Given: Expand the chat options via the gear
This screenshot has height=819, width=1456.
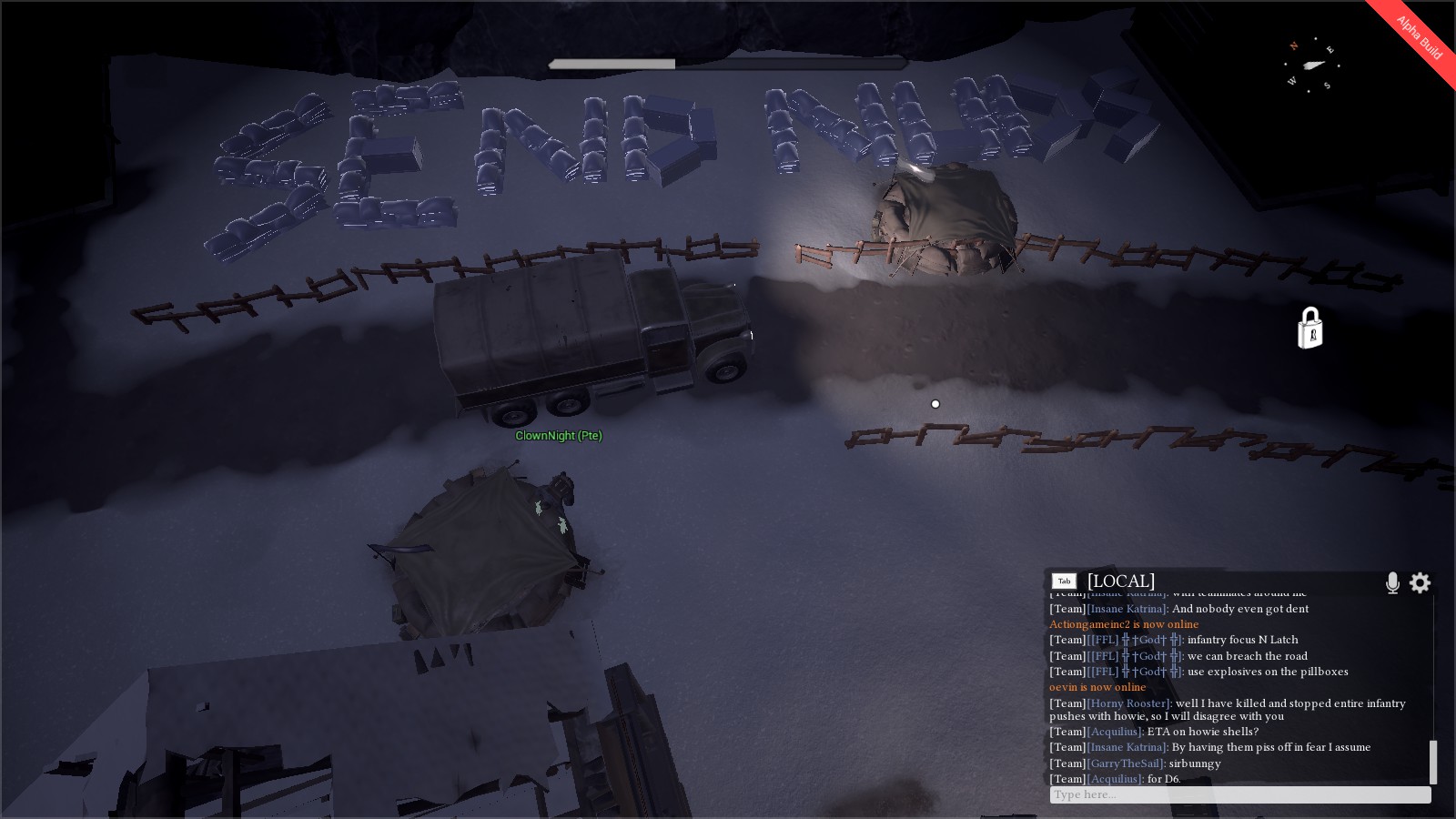Looking at the screenshot, I should click(1421, 583).
